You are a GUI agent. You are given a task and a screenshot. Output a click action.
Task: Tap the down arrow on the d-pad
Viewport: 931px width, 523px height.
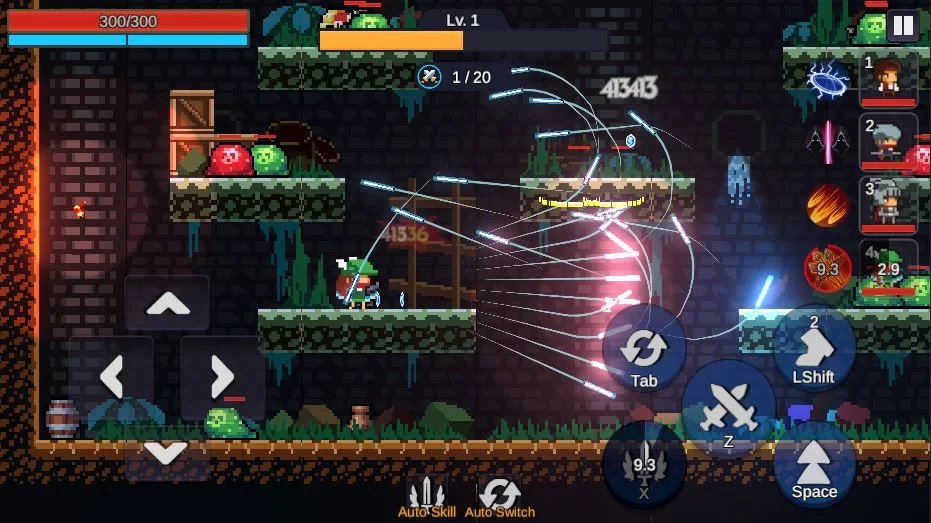166,452
